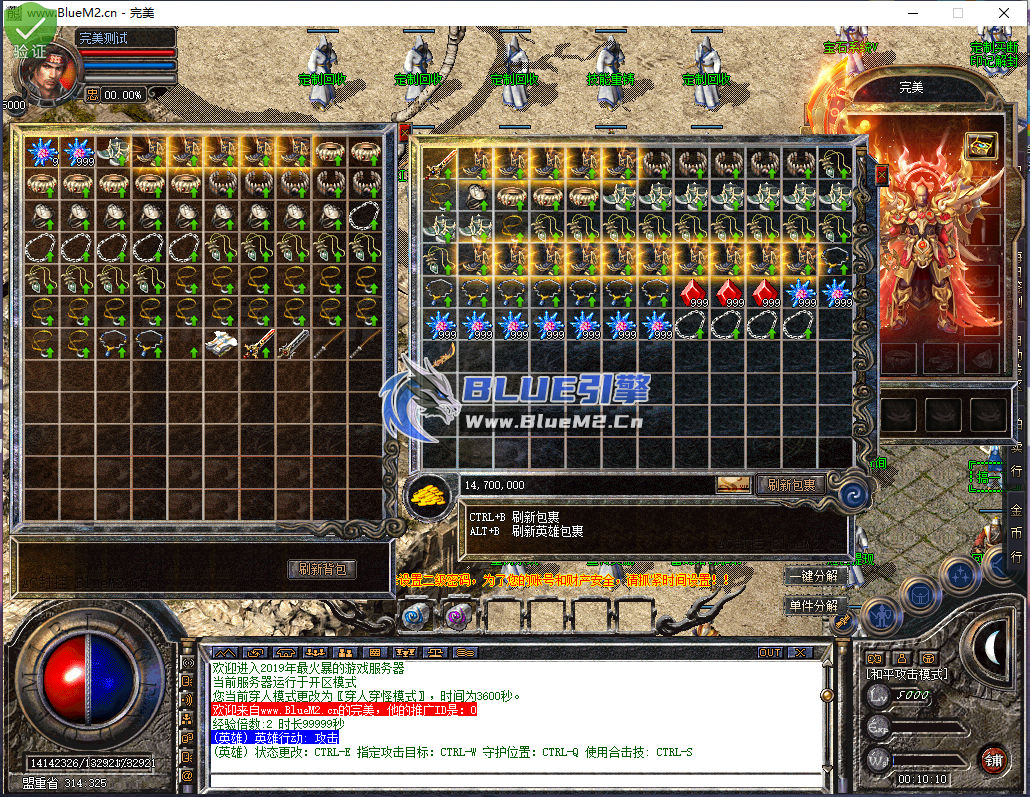Refresh the bag with 刷新包裹
This screenshot has height=797, width=1030.
pyautogui.click(x=791, y=485)
